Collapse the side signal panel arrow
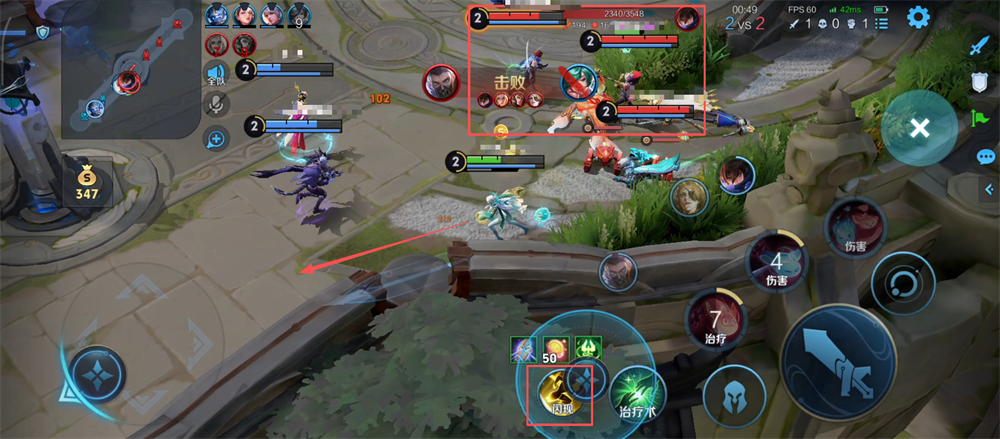The width and height of the screenshot is (1000, 439). coord(990,188)
